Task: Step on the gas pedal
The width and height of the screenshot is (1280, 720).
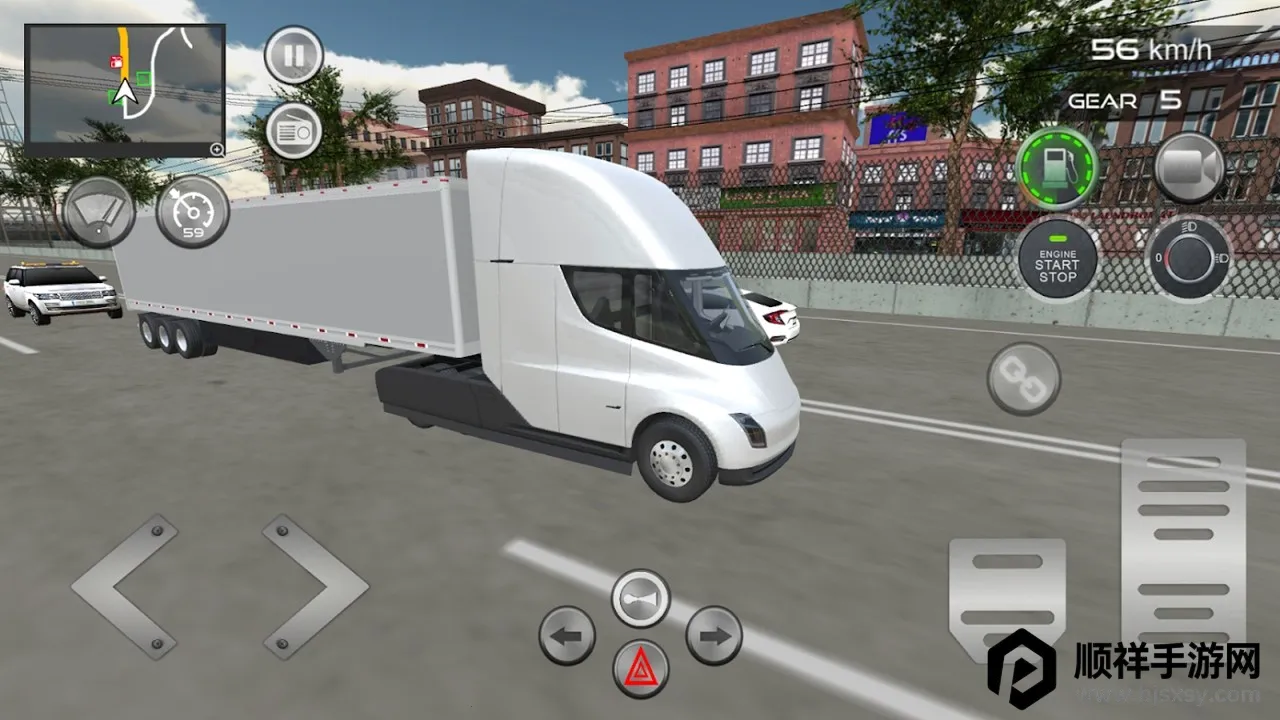Action: coord(1184,545)
